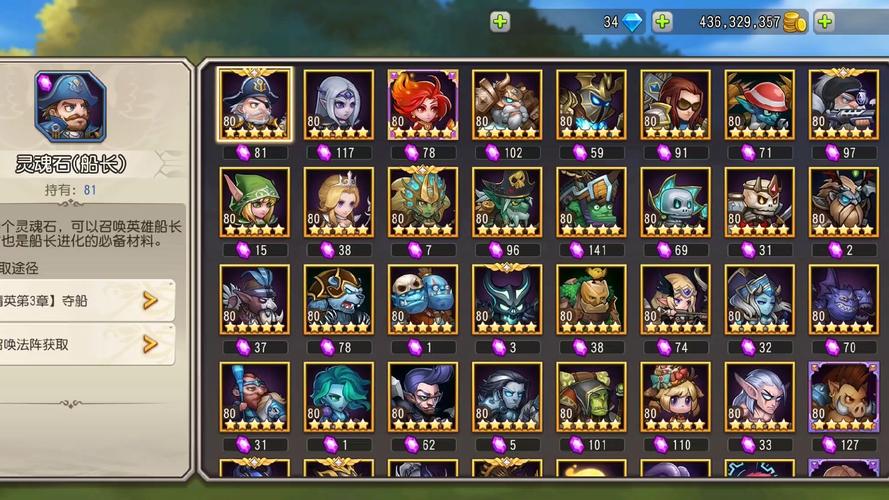Choose the hero tile with 96 soul stones
Image resolution: width=889 pixels, height=500 pixels.
[507, 201]
